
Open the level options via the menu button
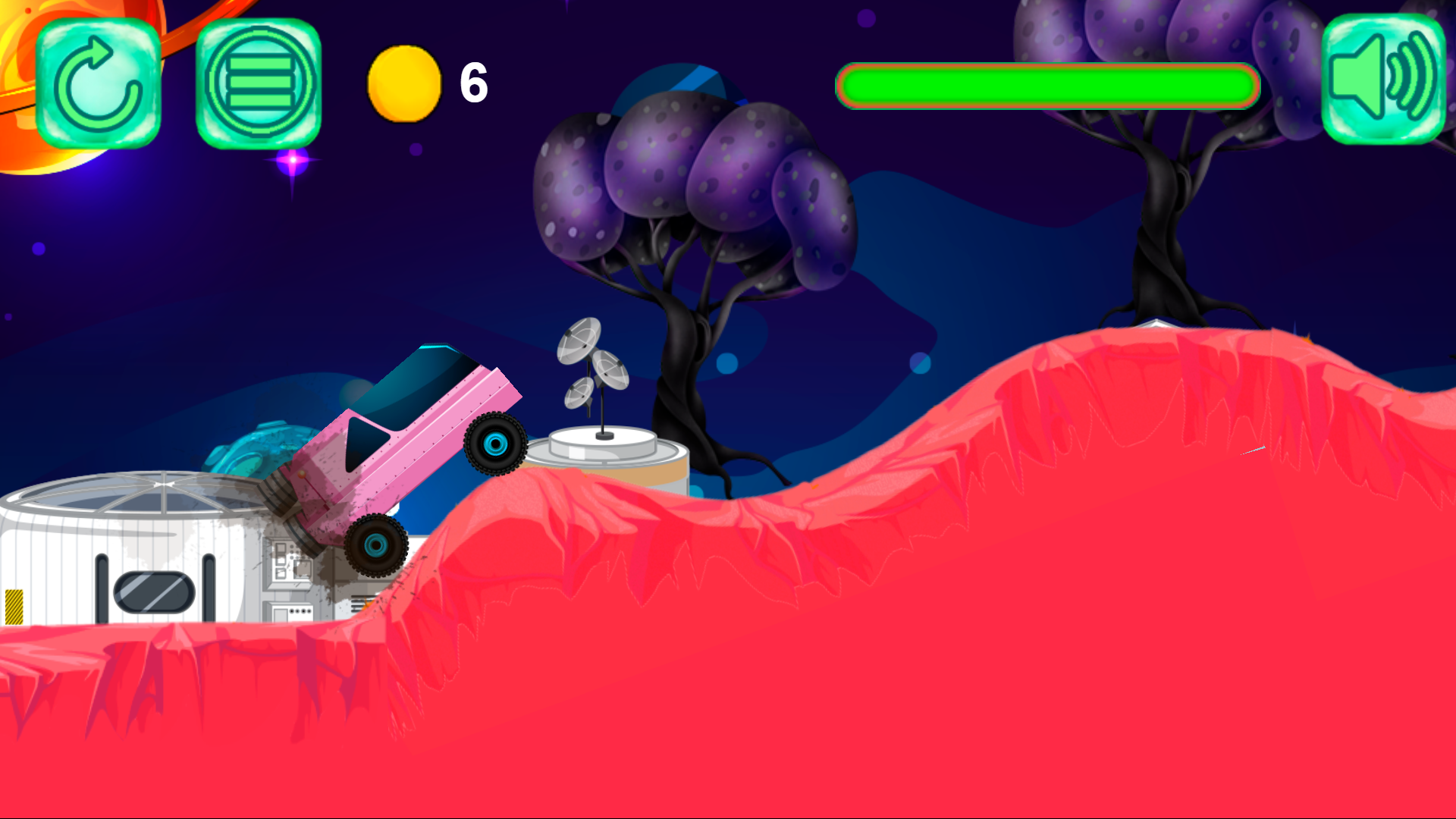pos(258,82)
